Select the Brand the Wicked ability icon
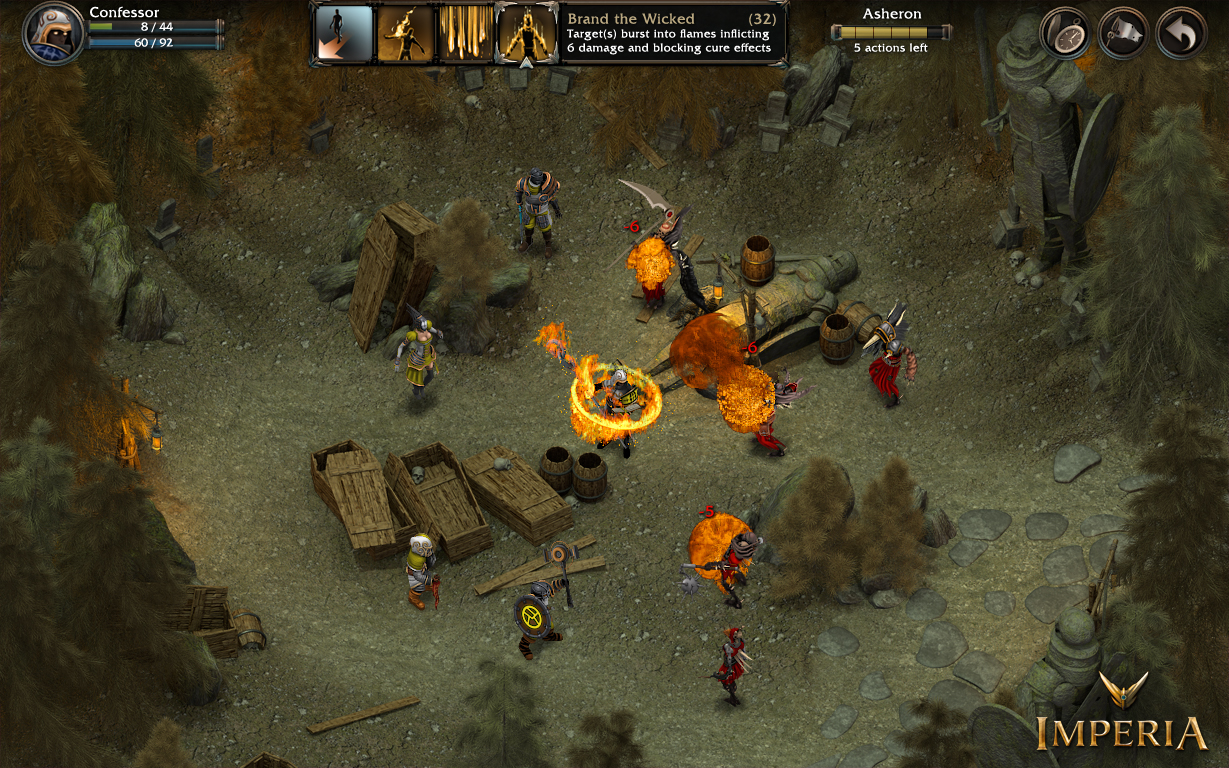This screenshot has height=768, width=1229. [526, 33]
